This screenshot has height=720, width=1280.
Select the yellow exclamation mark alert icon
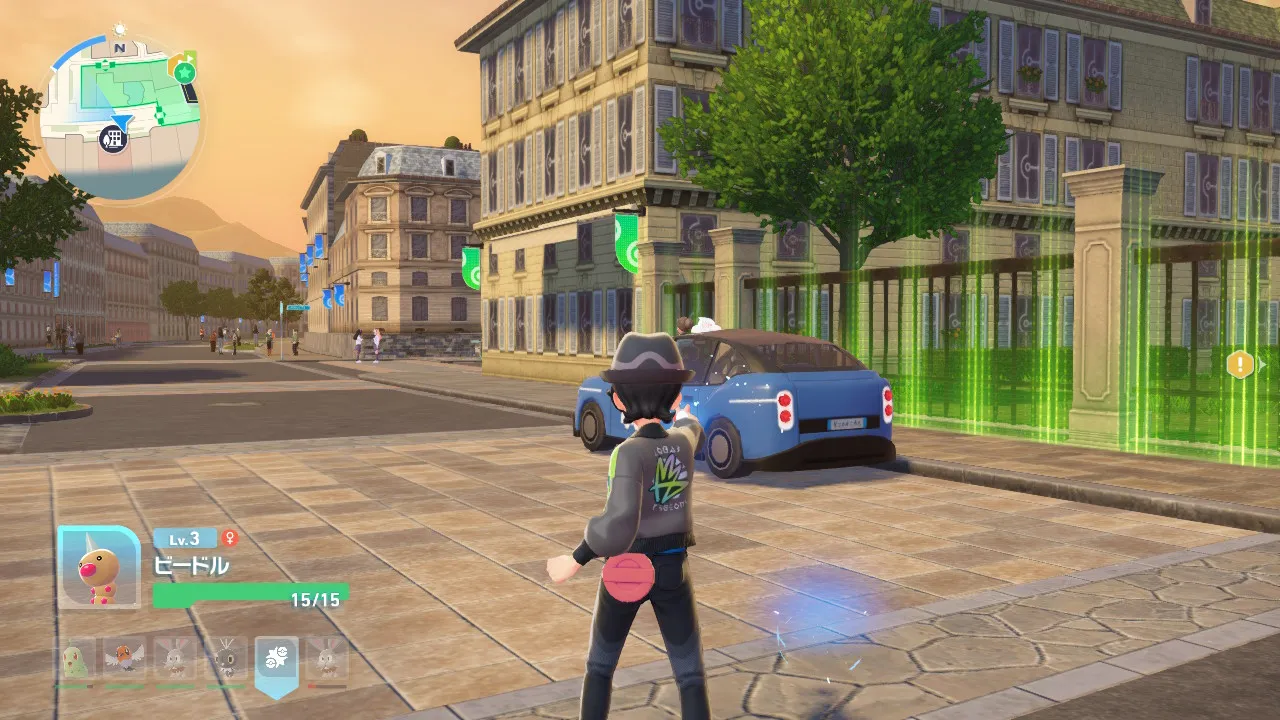(1239, 364)
